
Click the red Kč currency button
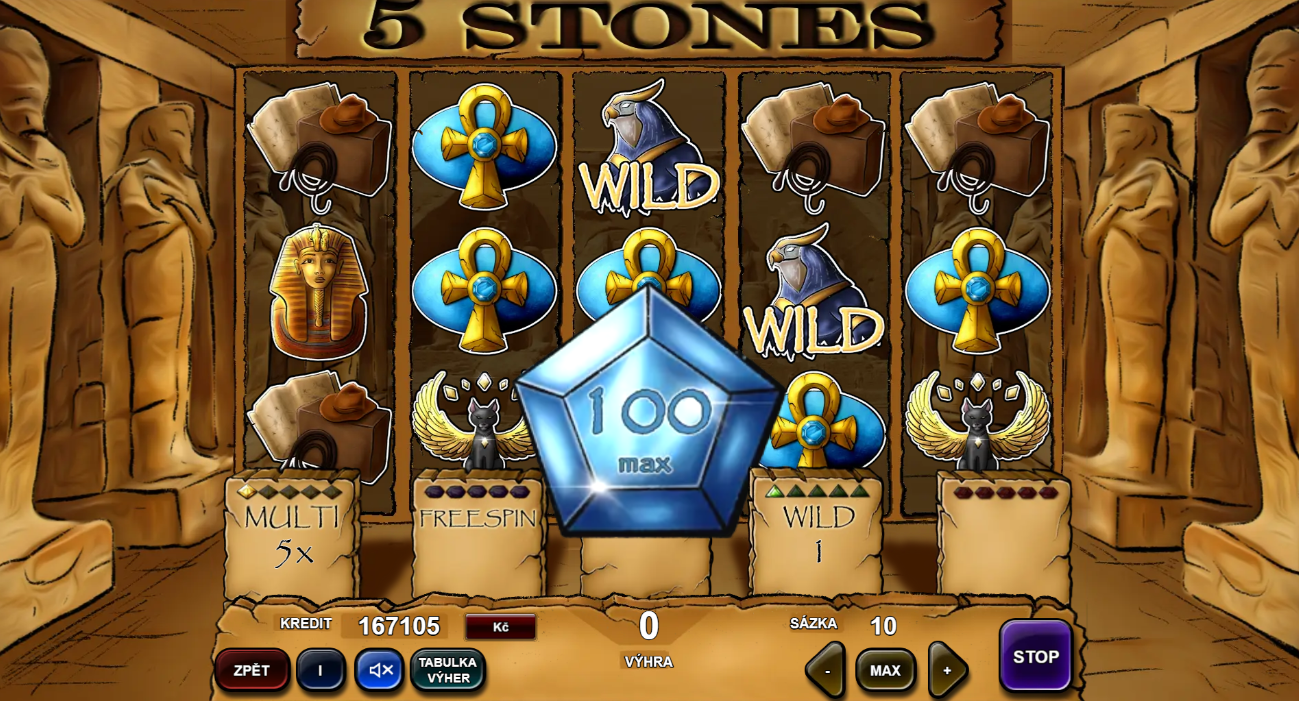click(x=500, y=627)
